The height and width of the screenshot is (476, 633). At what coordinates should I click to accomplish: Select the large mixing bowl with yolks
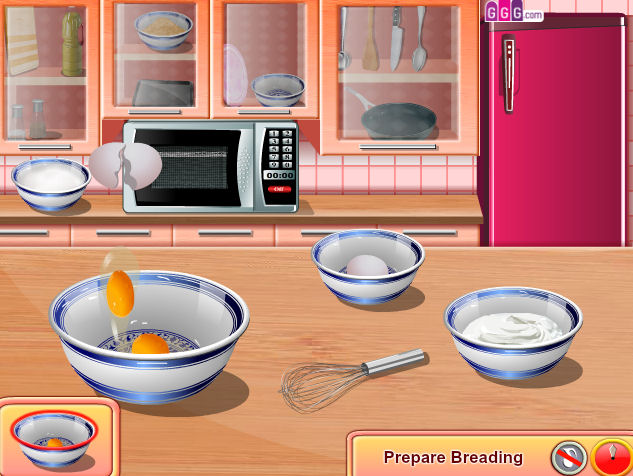pyautogui.click(x=149, y=335)
